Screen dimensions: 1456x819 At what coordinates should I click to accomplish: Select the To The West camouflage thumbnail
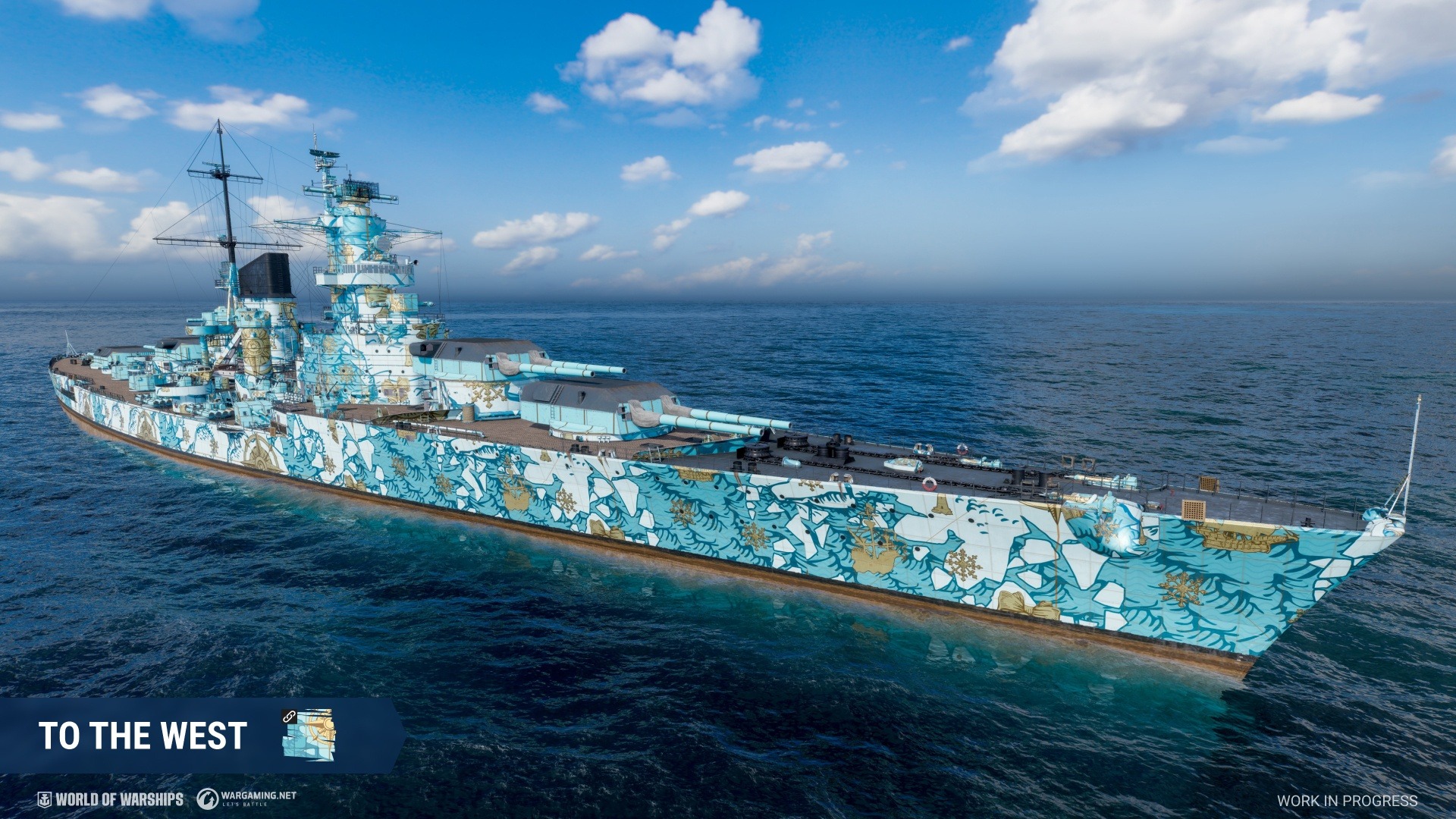pos(309,733)
